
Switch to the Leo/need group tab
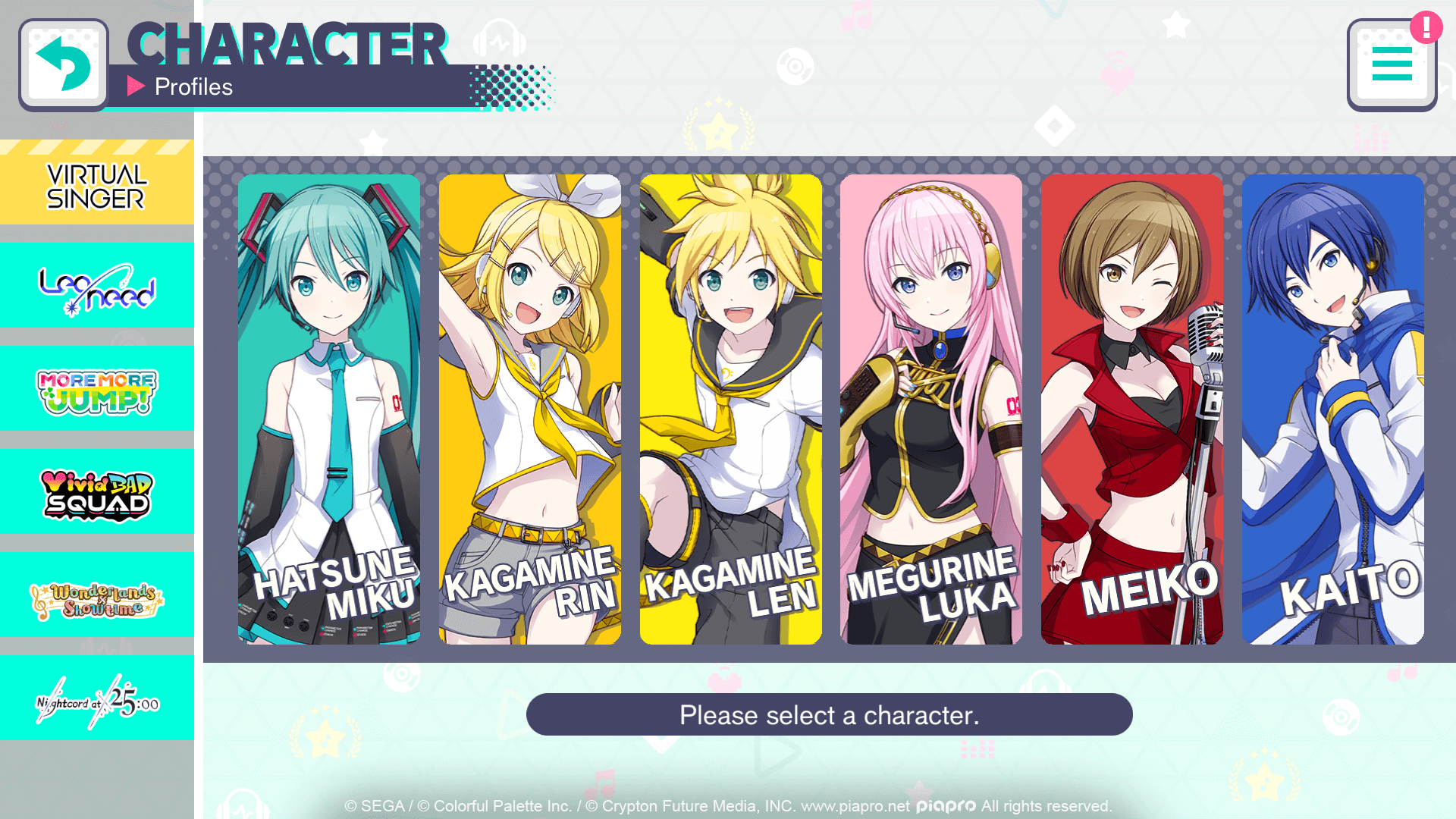(97, 286)
